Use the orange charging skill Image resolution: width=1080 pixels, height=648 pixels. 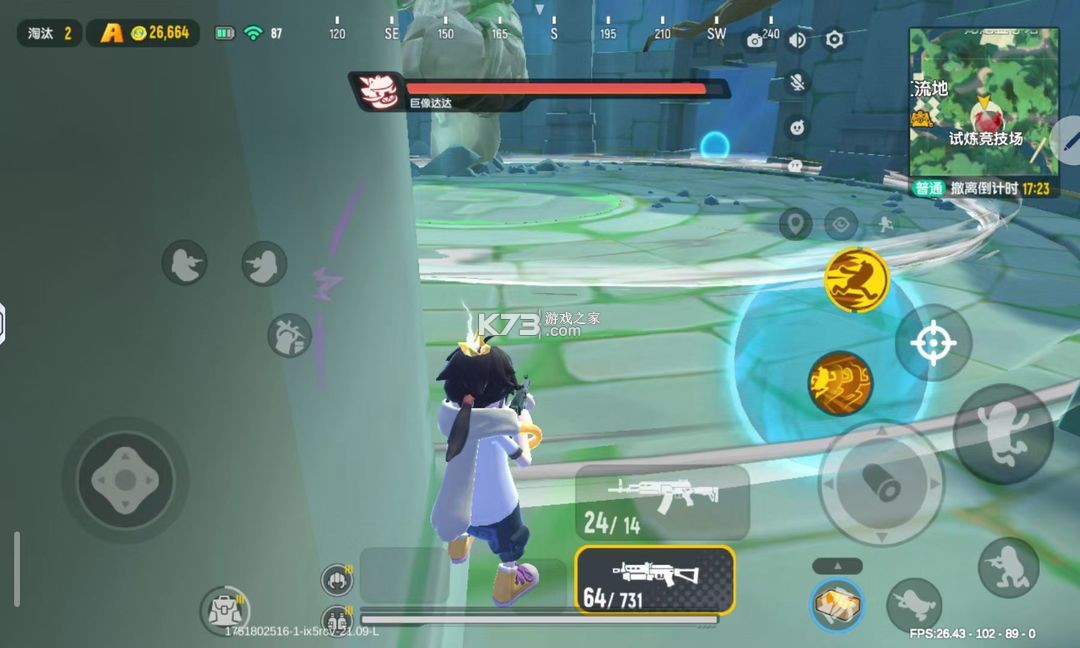pos(840,383)
